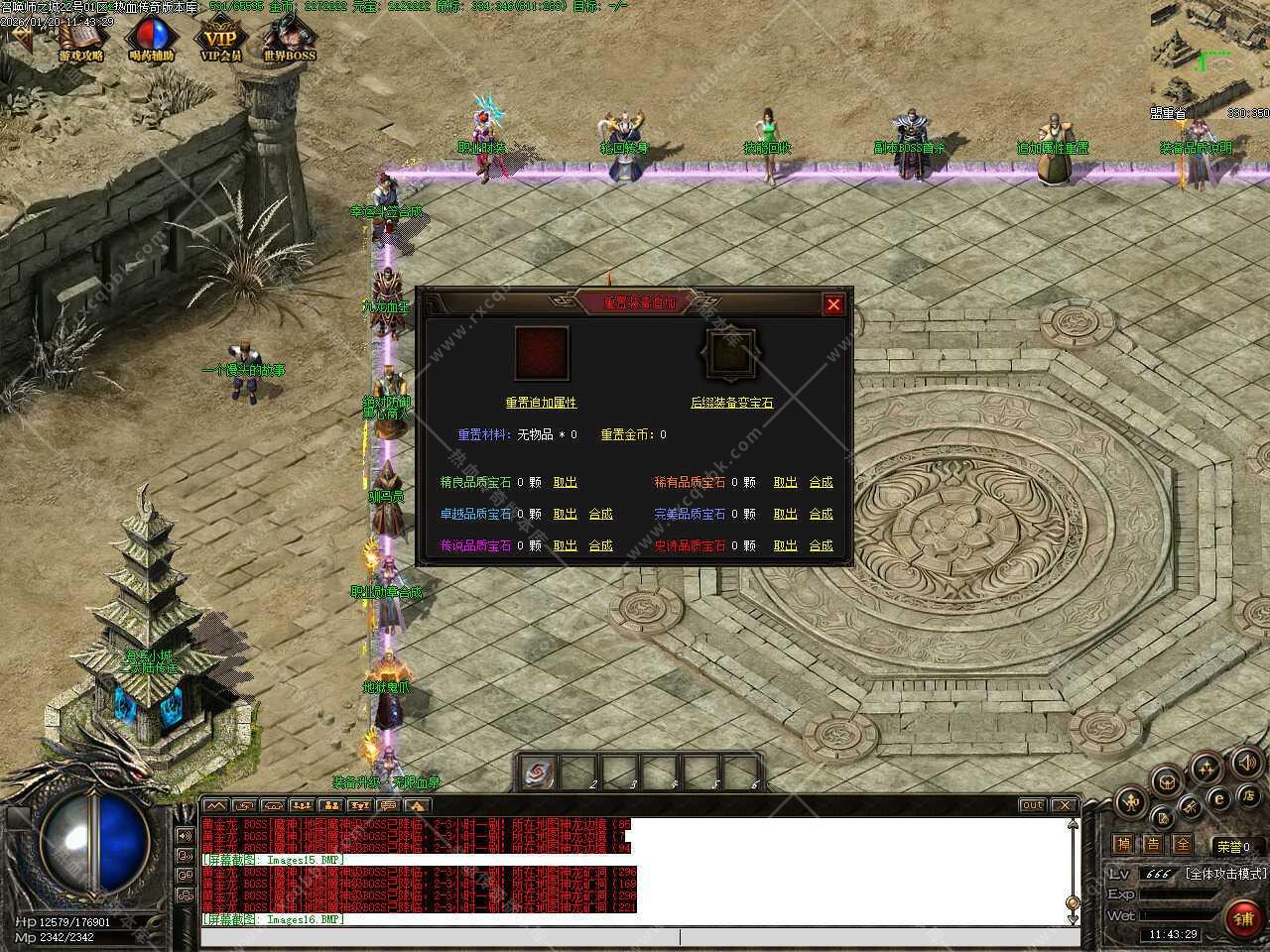Take out 稀有品质宝石 with 取出
The height and width of the screenshot is (952, 1270).
(x=785, y=482)
